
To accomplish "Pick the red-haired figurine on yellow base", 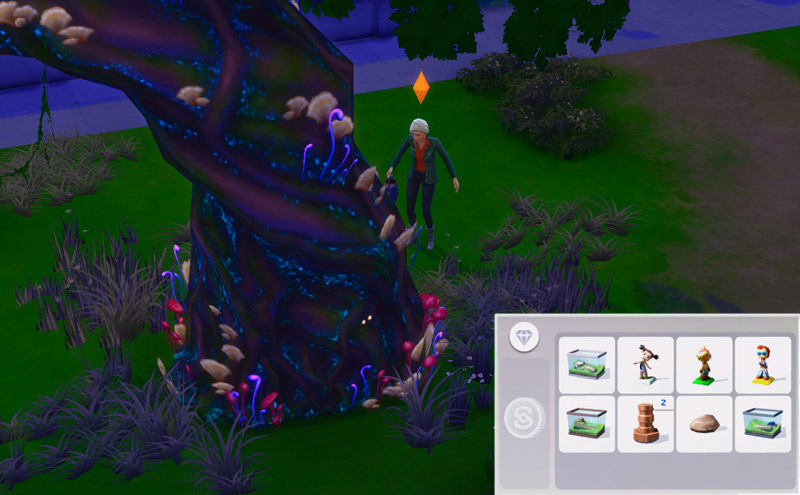I will click(x=762, y=365).
